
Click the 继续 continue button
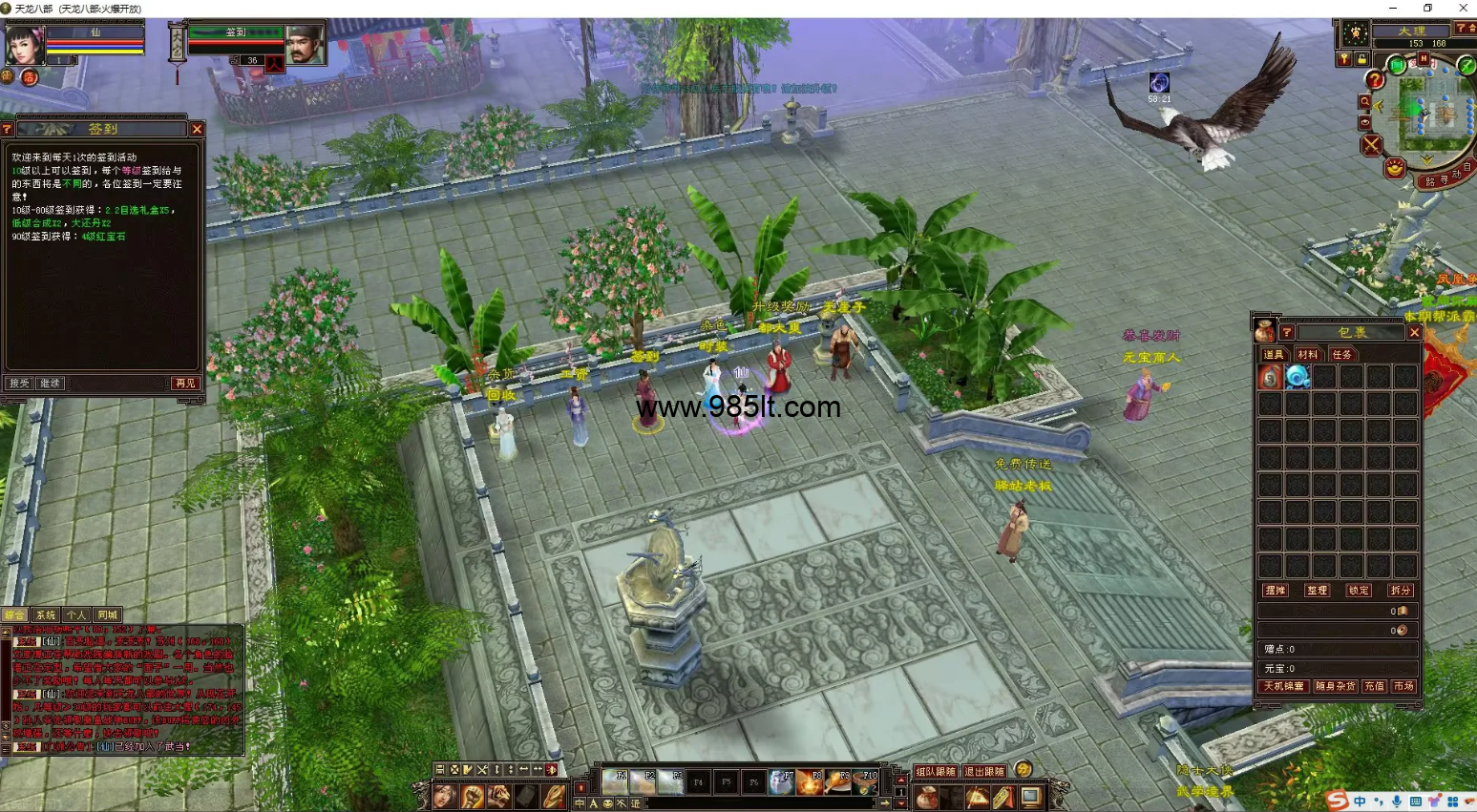(x=50, y=384)
